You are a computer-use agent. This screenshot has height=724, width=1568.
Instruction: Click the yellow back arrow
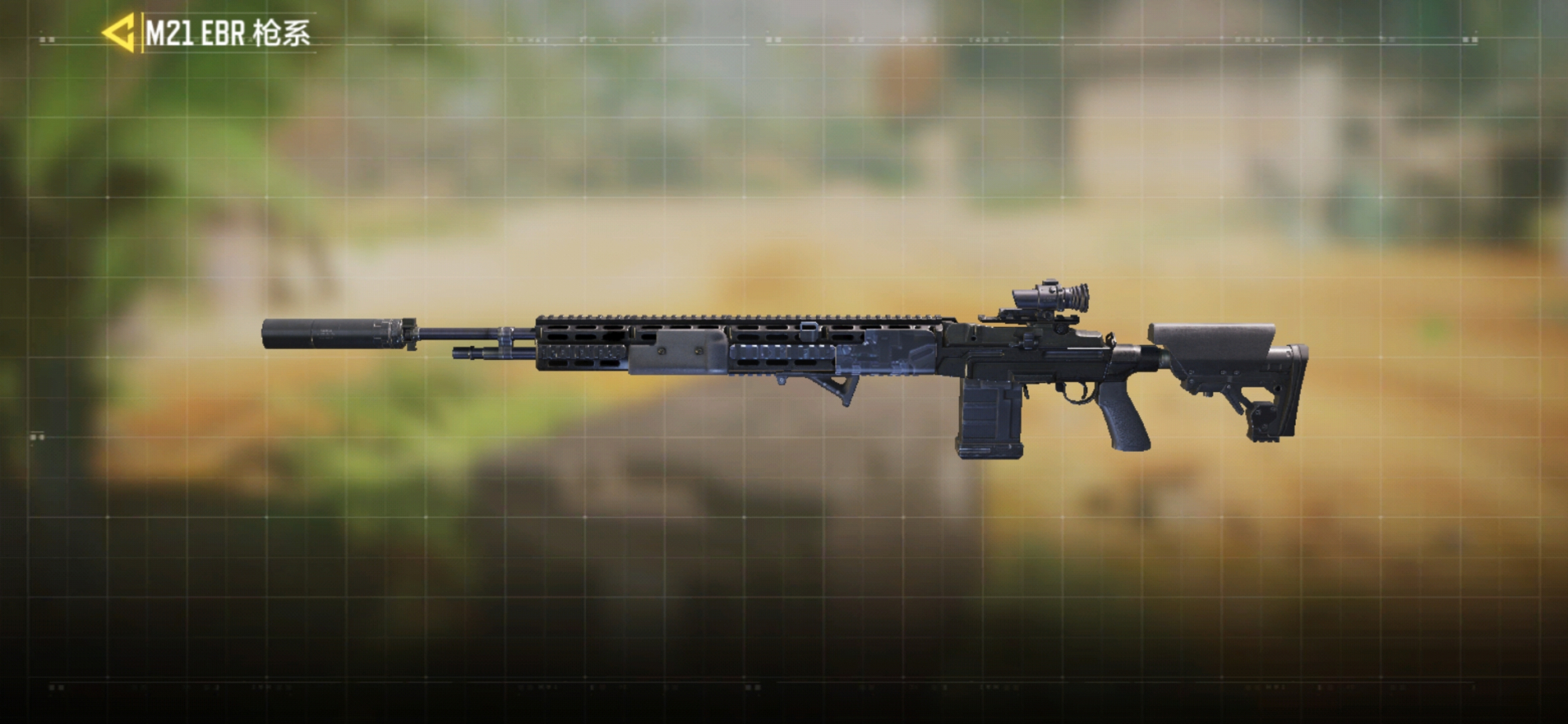click(x=119, y=33)
